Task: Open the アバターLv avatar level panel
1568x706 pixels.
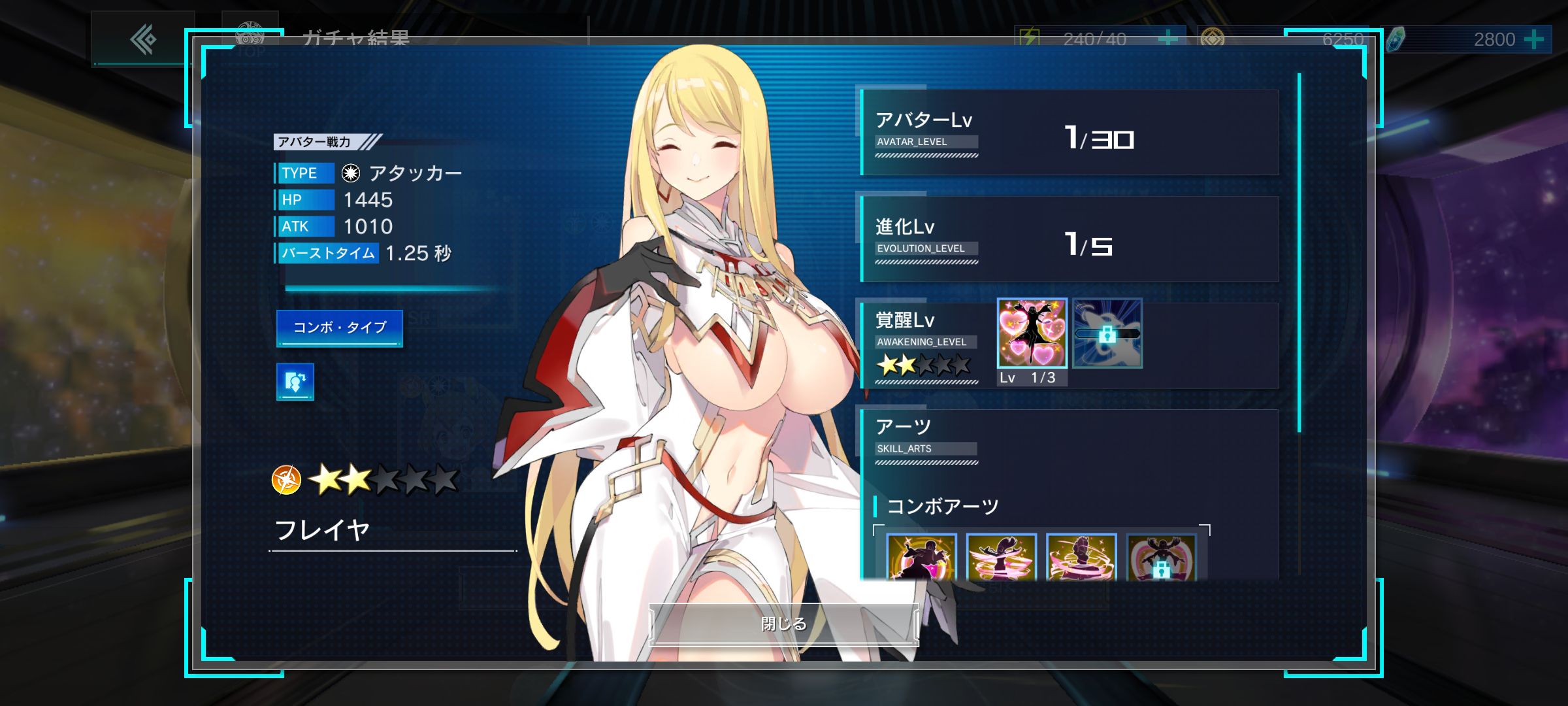Action: pyautogui.click(x=1070, y=133)
